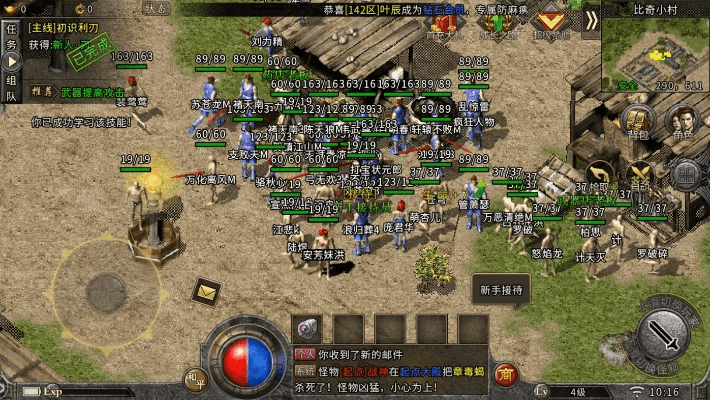The height and width of the screenshot is (400, 710).
Task: Click the main quest 初识利刃 tracker entry
Action: click(x=70, y=28)
